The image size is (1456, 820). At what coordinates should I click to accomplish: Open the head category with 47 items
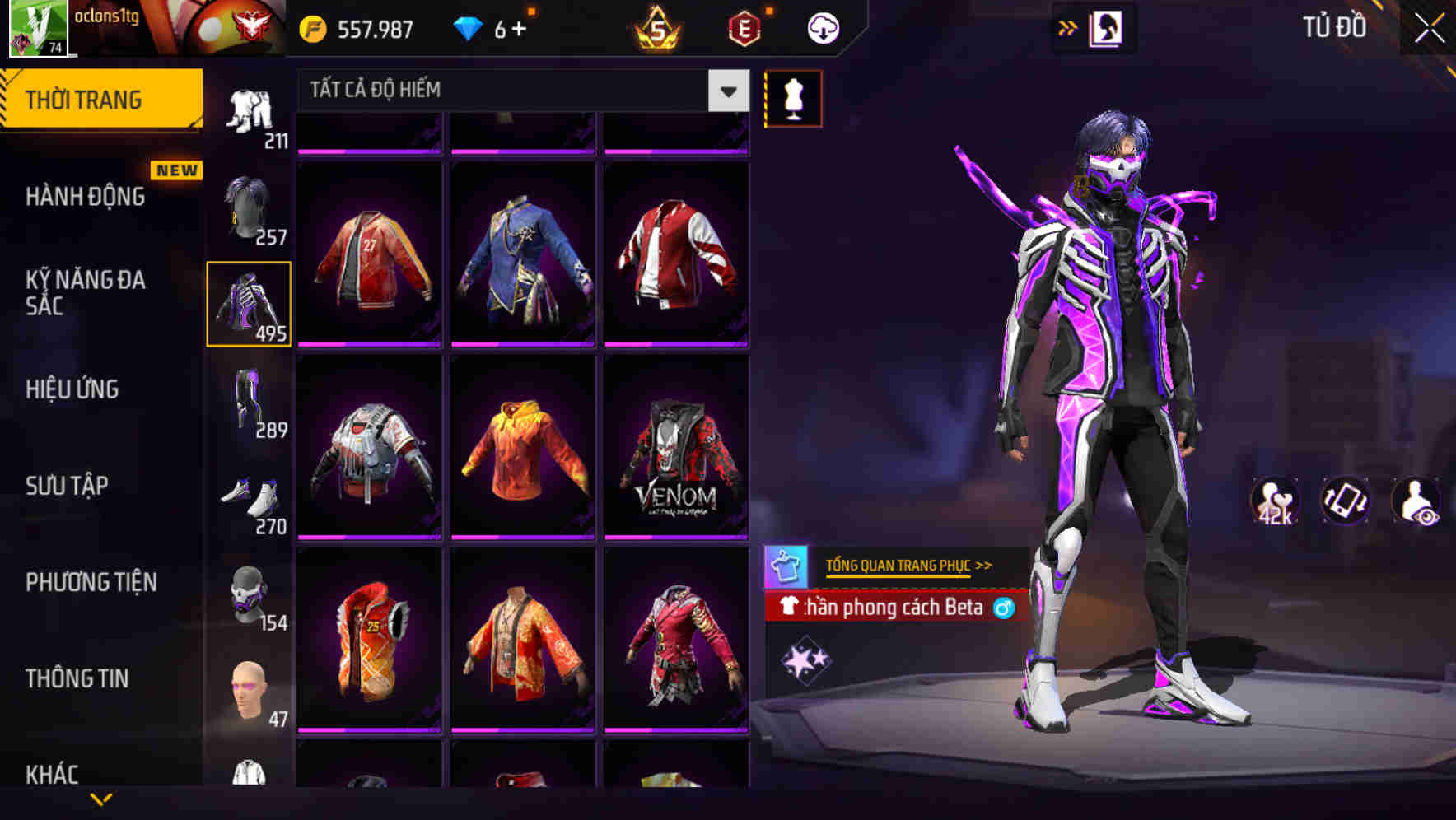[x=249, y=688]
